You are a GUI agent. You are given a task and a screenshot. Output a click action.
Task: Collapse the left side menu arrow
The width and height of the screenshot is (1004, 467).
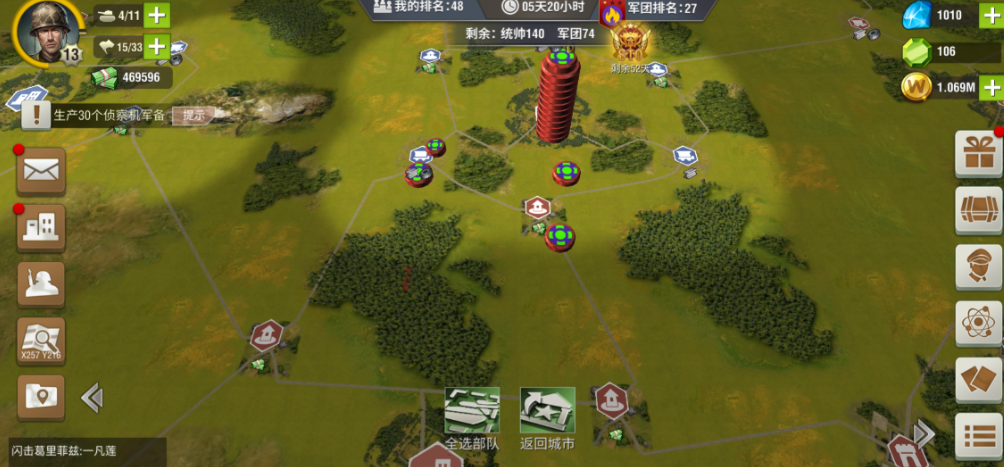pos(92,398)
